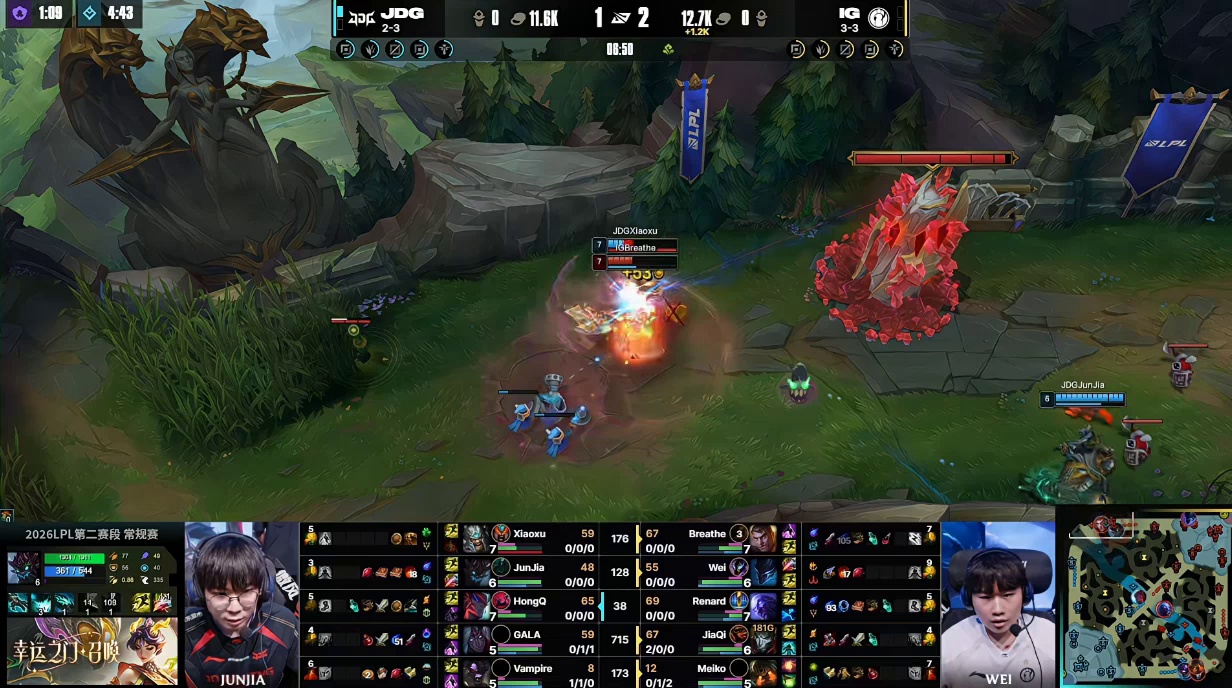The image size is (1232, 688).
Task: Click the IG team logo
Action: coord(879,16)
